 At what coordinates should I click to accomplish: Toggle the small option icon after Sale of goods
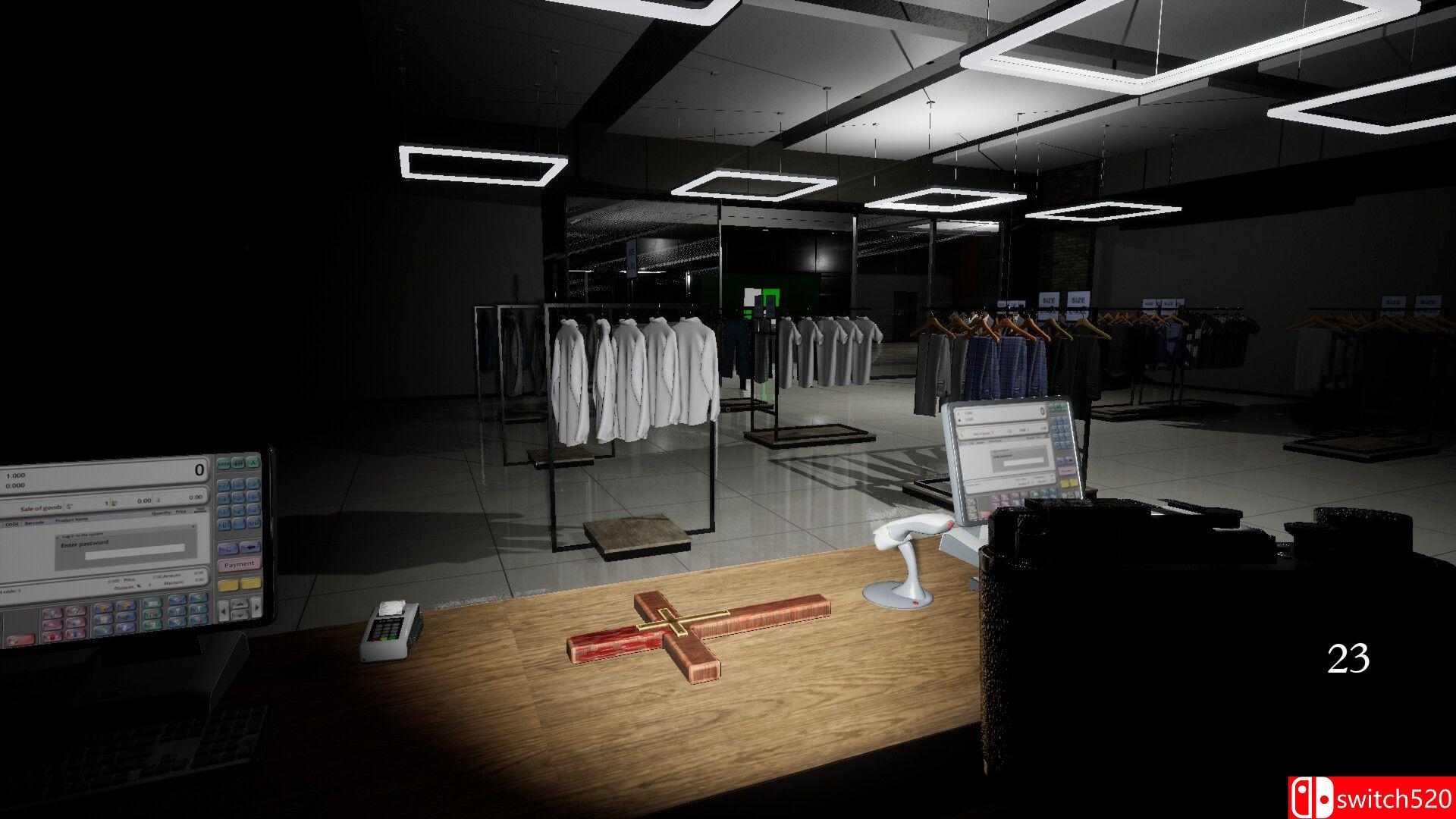(68, 507)
